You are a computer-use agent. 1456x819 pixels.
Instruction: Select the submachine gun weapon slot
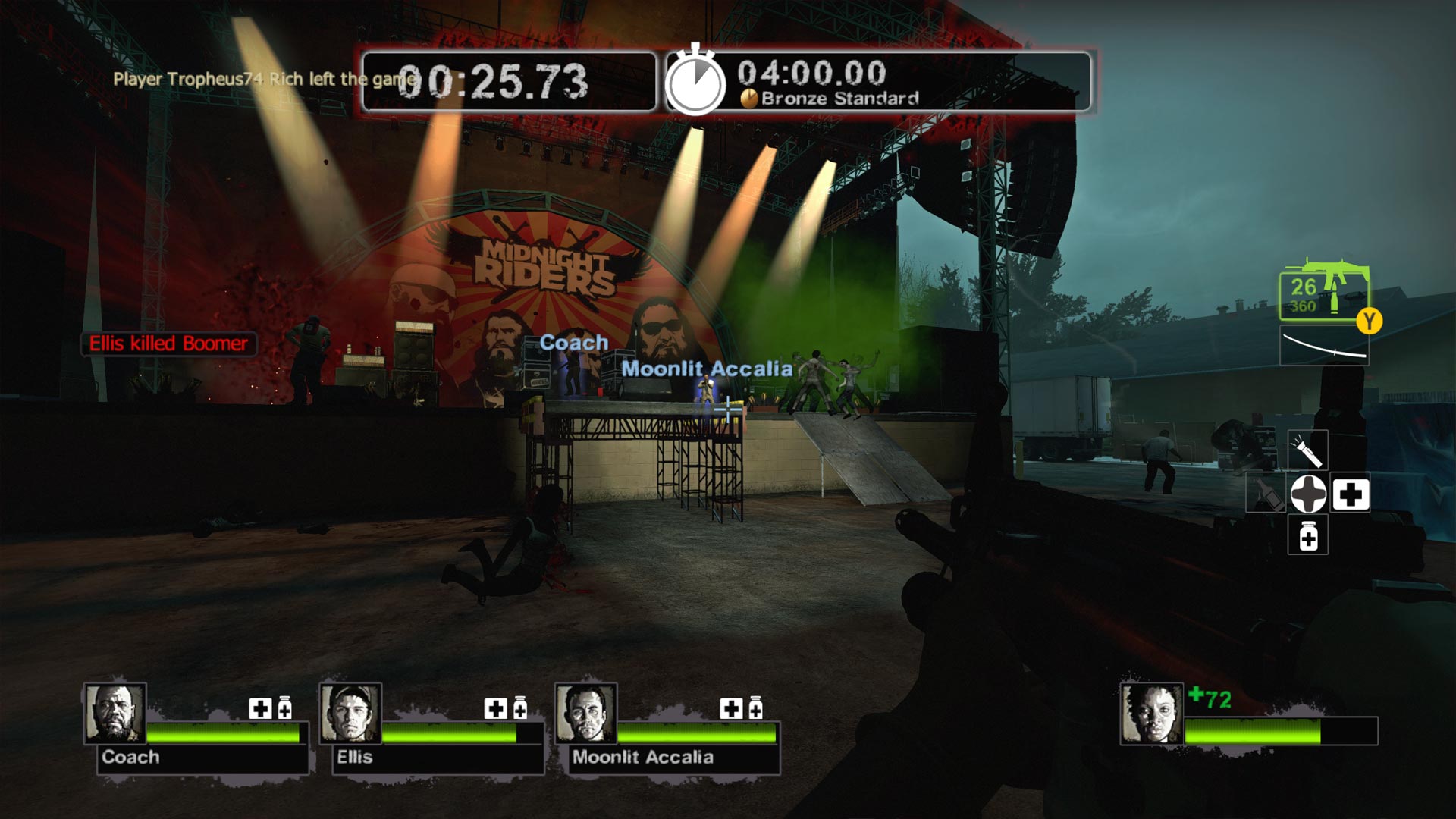click(x=1323, y=292)
